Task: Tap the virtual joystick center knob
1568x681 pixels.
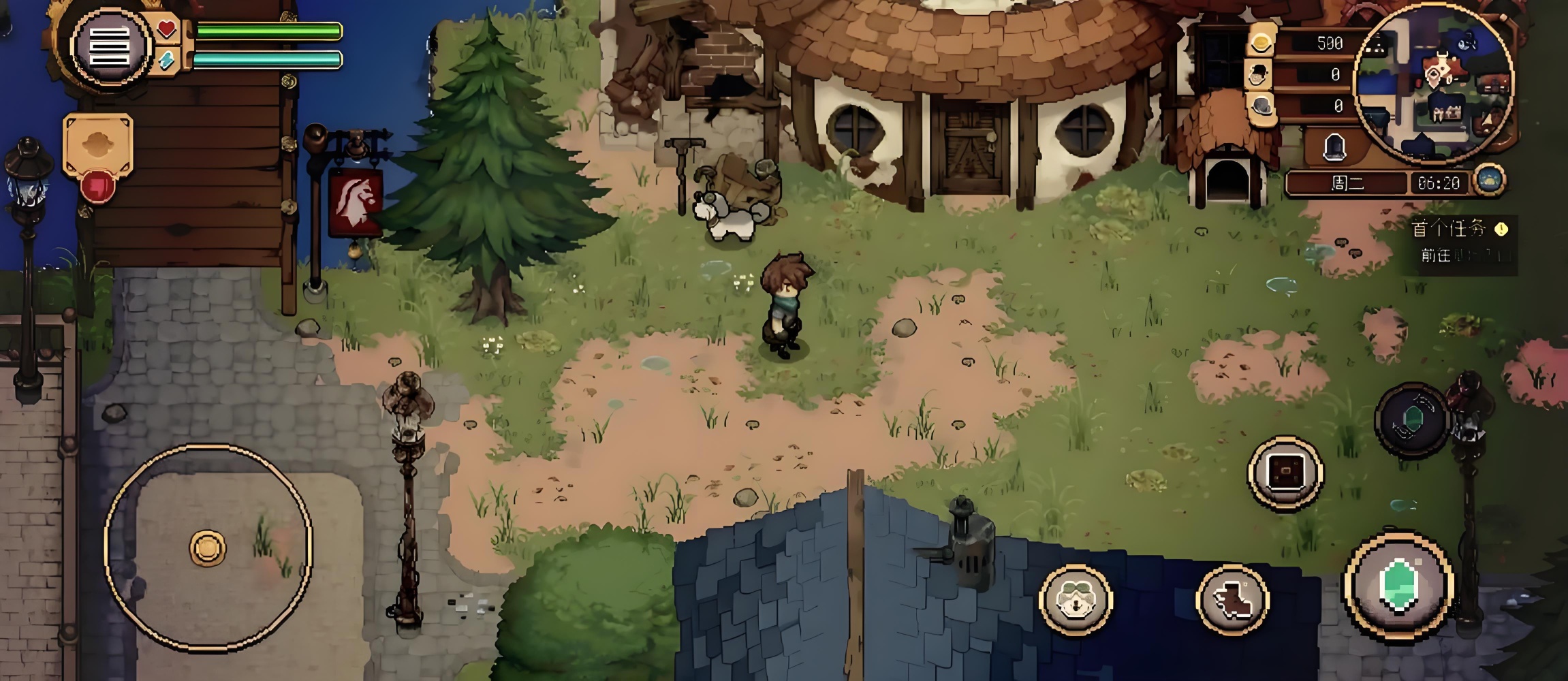Action: point(208,547)
